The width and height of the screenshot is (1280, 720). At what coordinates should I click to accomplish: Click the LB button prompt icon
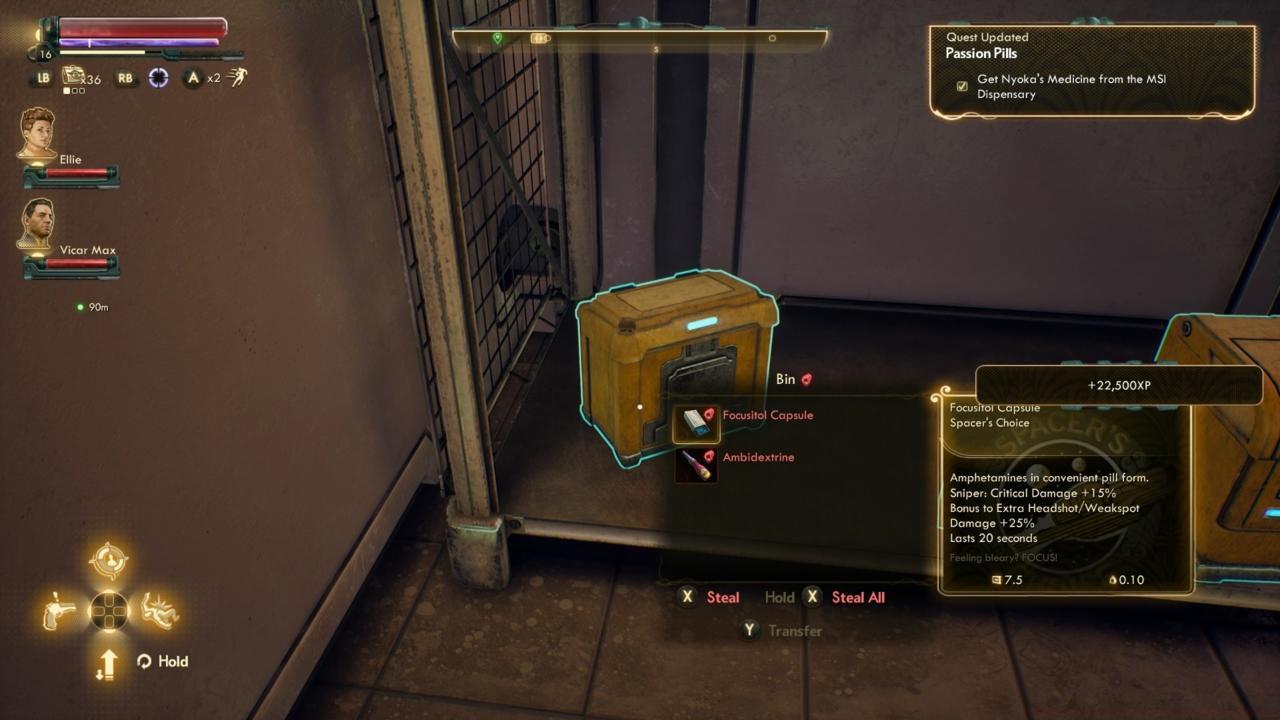click(43, 77)
